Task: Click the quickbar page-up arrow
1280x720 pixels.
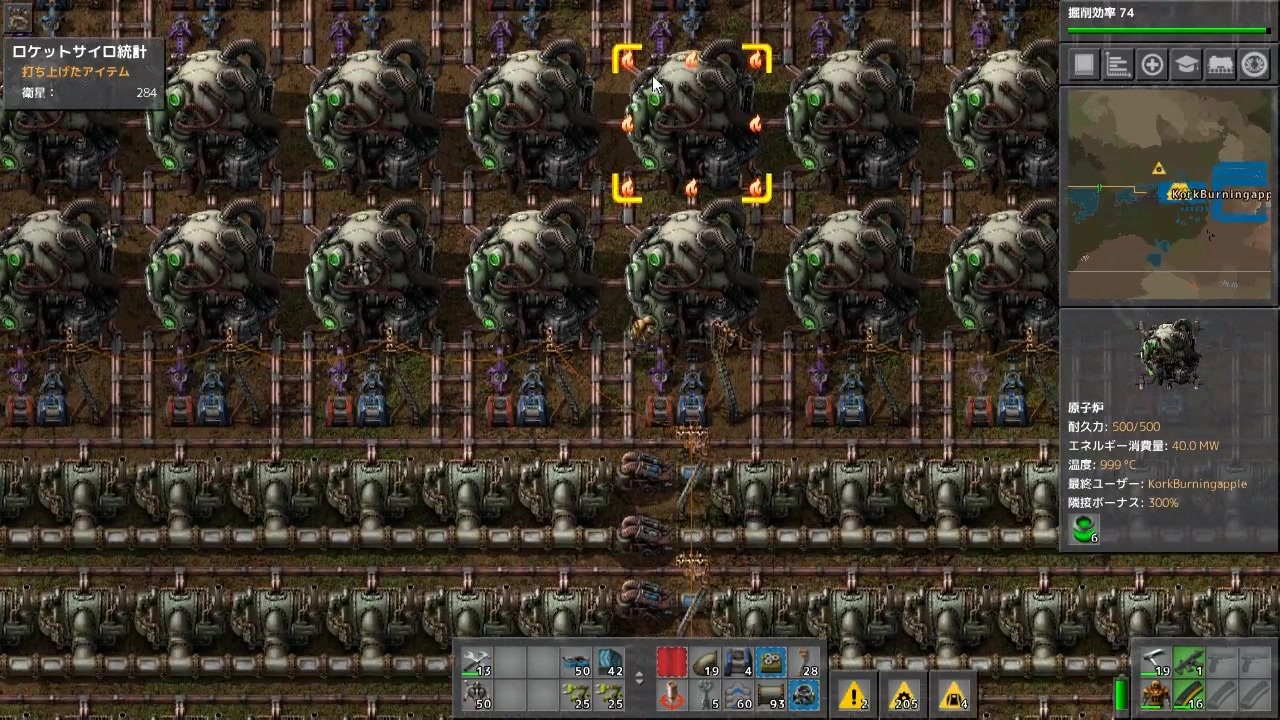Action: (x=639, y=674)
